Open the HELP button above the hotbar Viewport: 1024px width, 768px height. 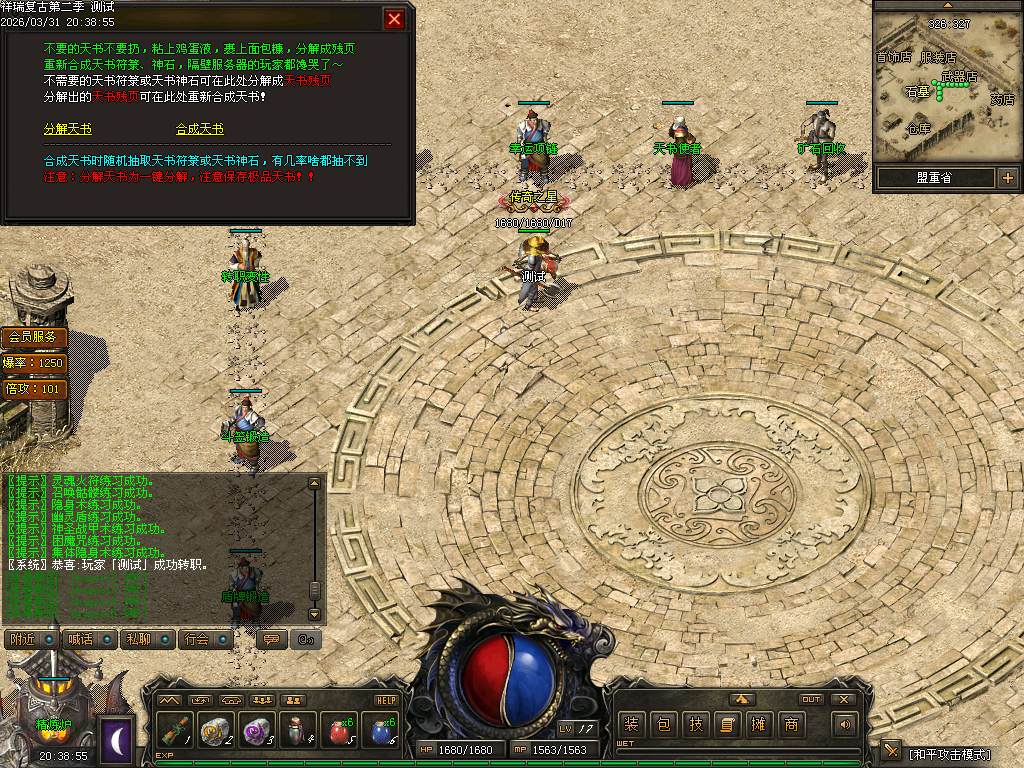[x=387, y=700]
